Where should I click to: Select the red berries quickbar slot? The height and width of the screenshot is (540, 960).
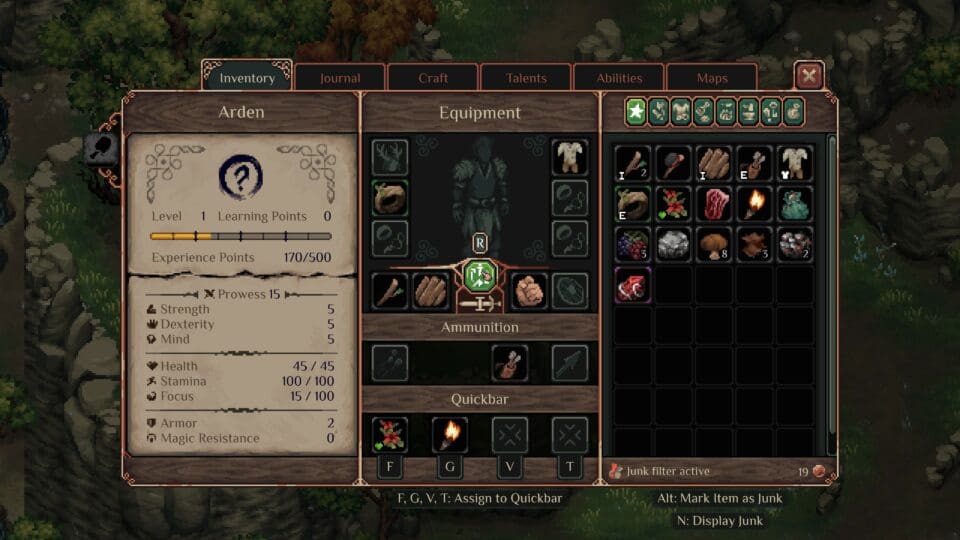[x=389, y=434]
